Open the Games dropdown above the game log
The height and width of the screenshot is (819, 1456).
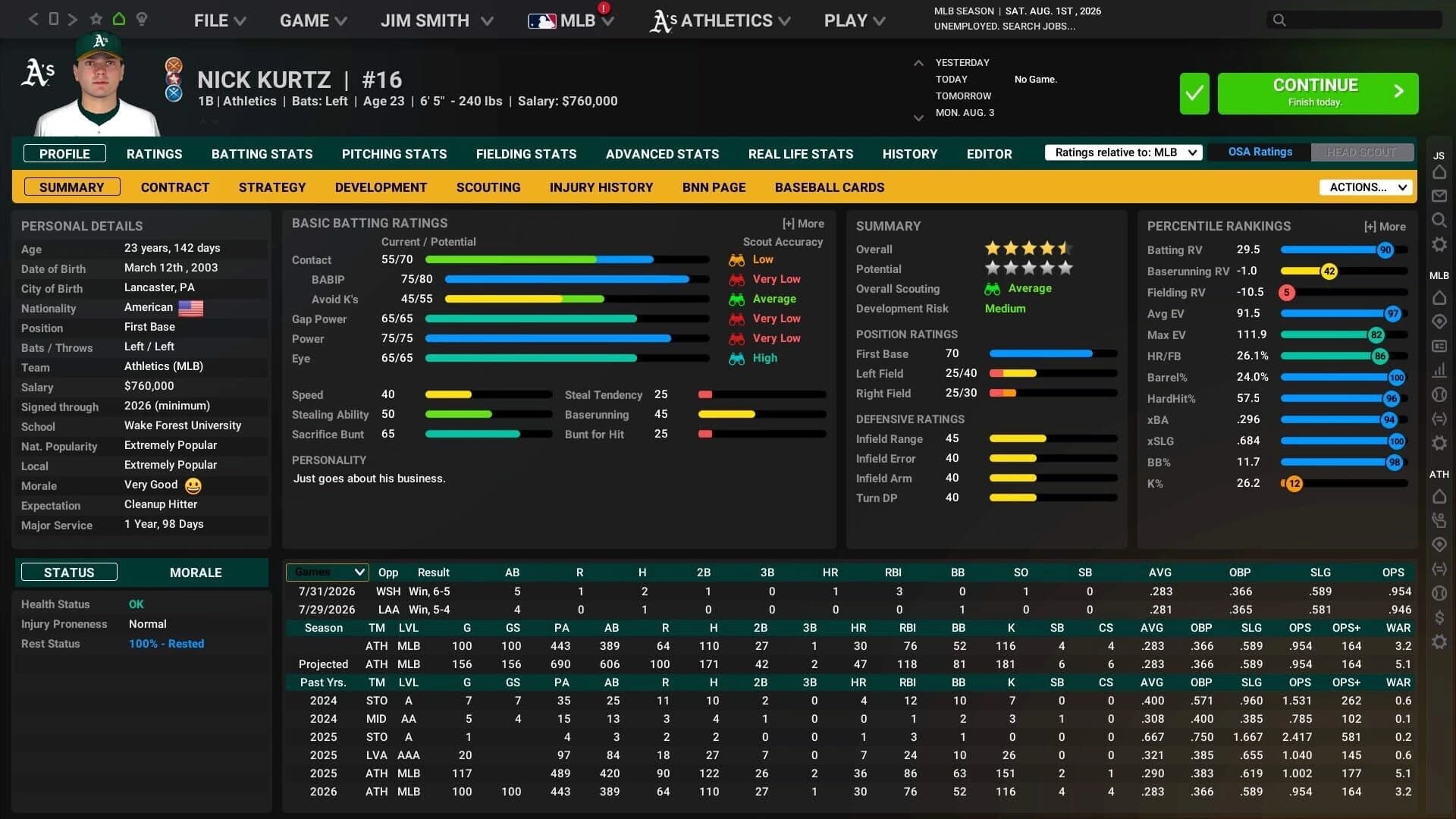pos(327,572)
